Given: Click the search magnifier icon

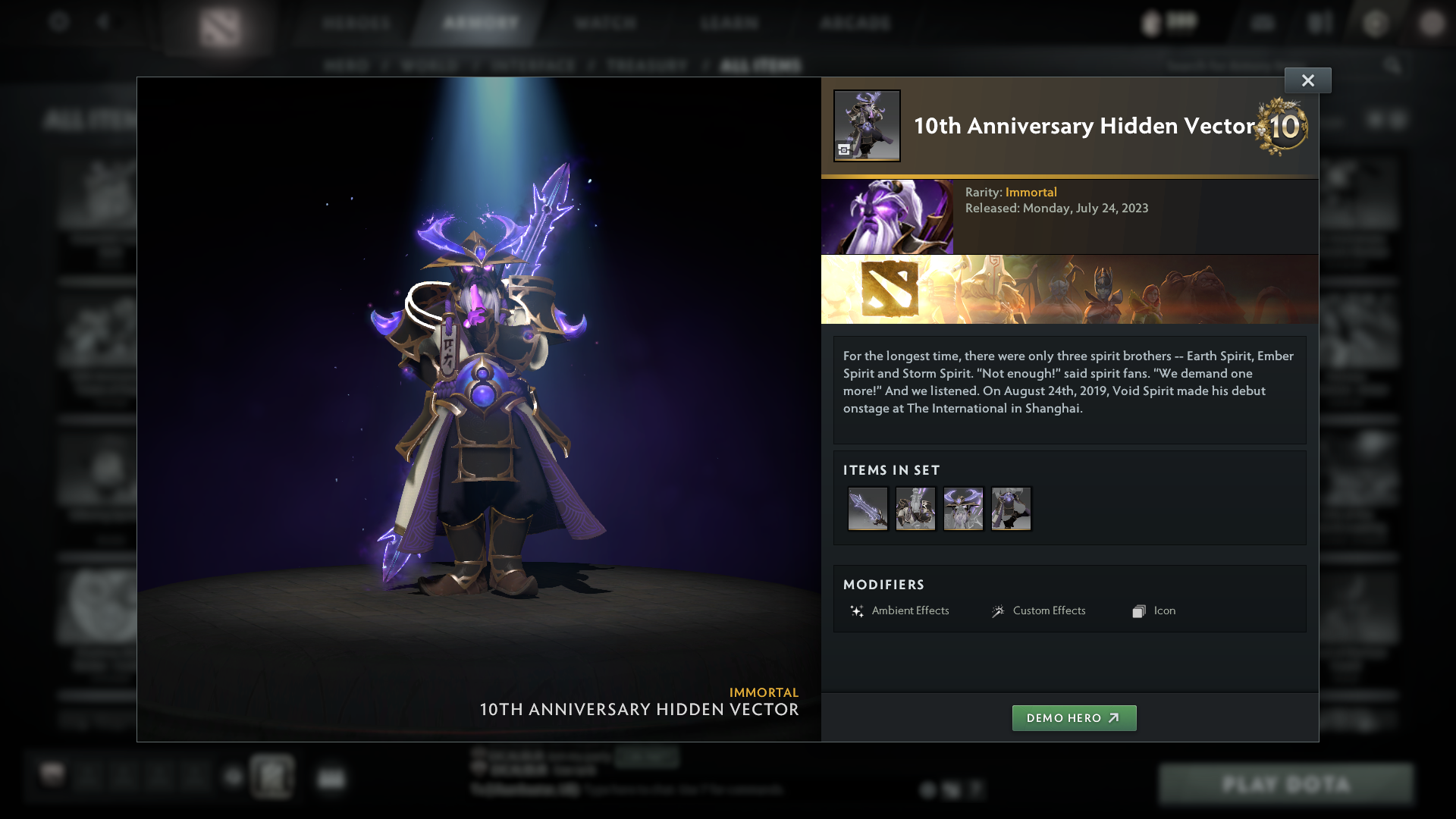Looking at the screenshot, I should click(1394, 65).
